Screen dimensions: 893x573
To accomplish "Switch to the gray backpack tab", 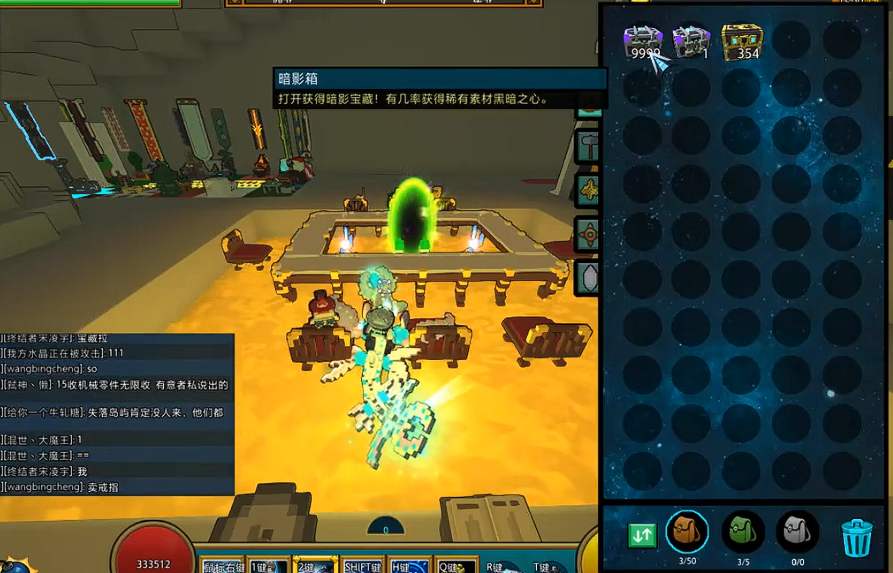I will click(797, 531).
